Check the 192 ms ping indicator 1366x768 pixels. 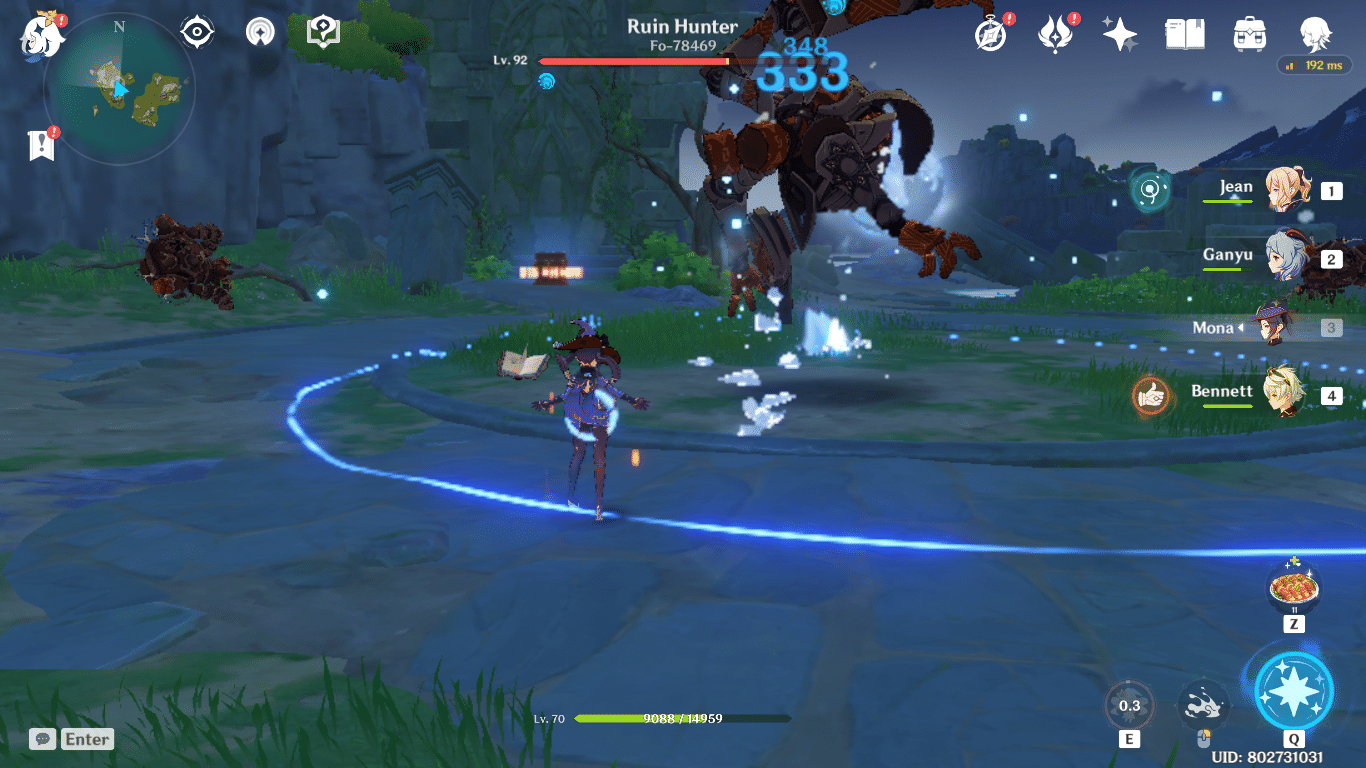pyautogui.click(x=1313, y=64)
